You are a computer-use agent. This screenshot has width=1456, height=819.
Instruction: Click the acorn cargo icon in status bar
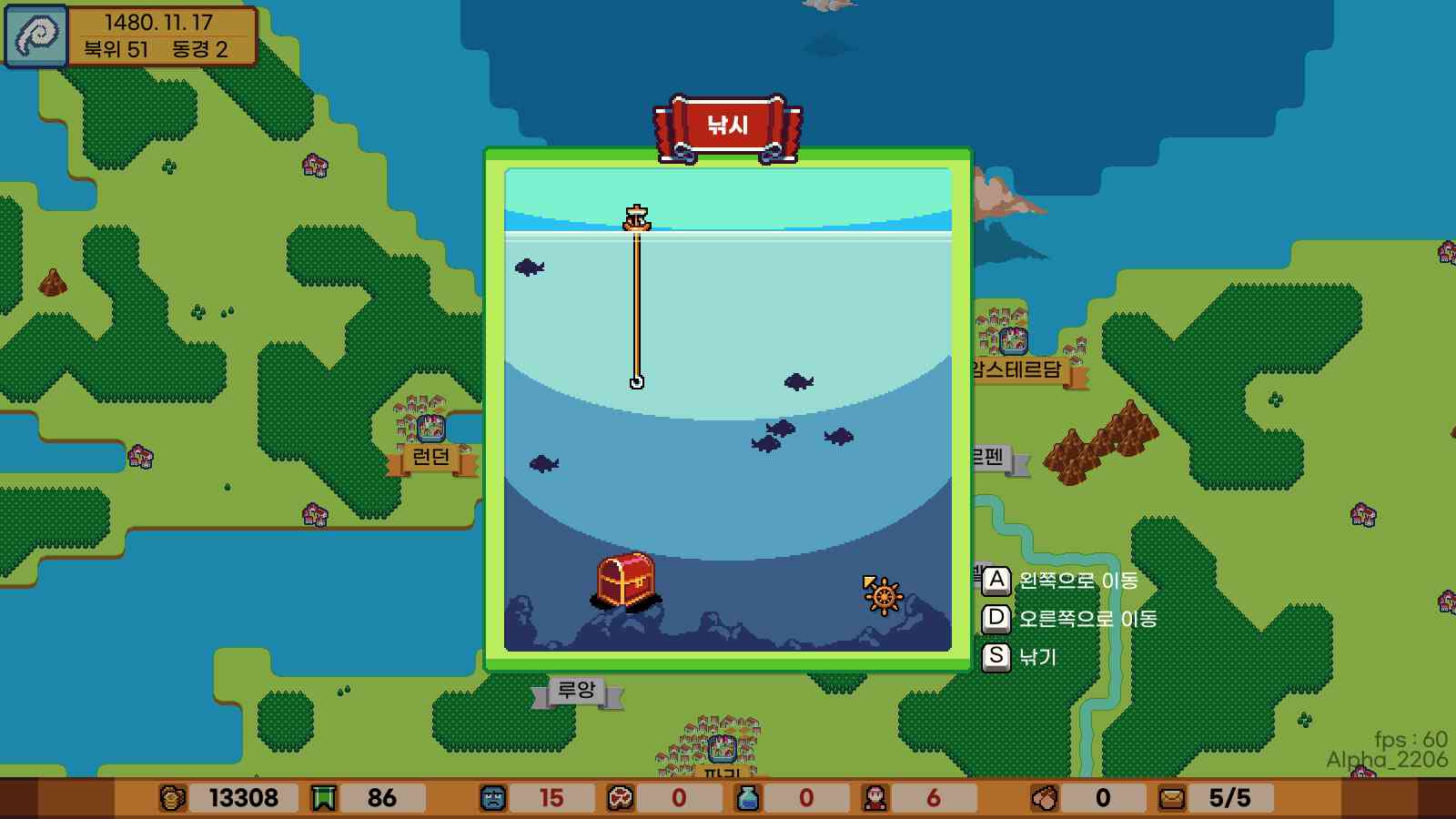click(1045, 797)
